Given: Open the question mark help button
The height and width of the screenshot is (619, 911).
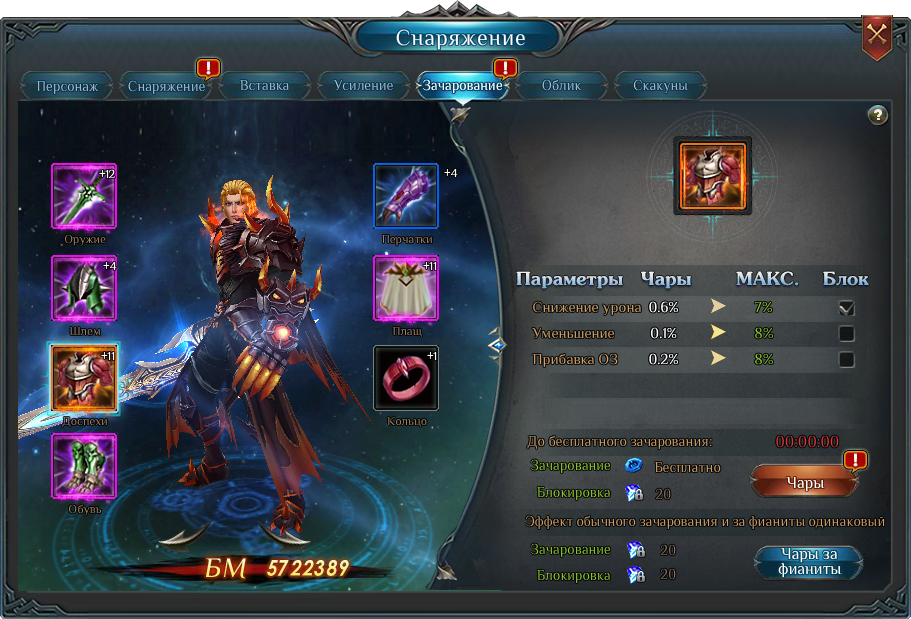Looking at the screenshot, I should [877, 115].
